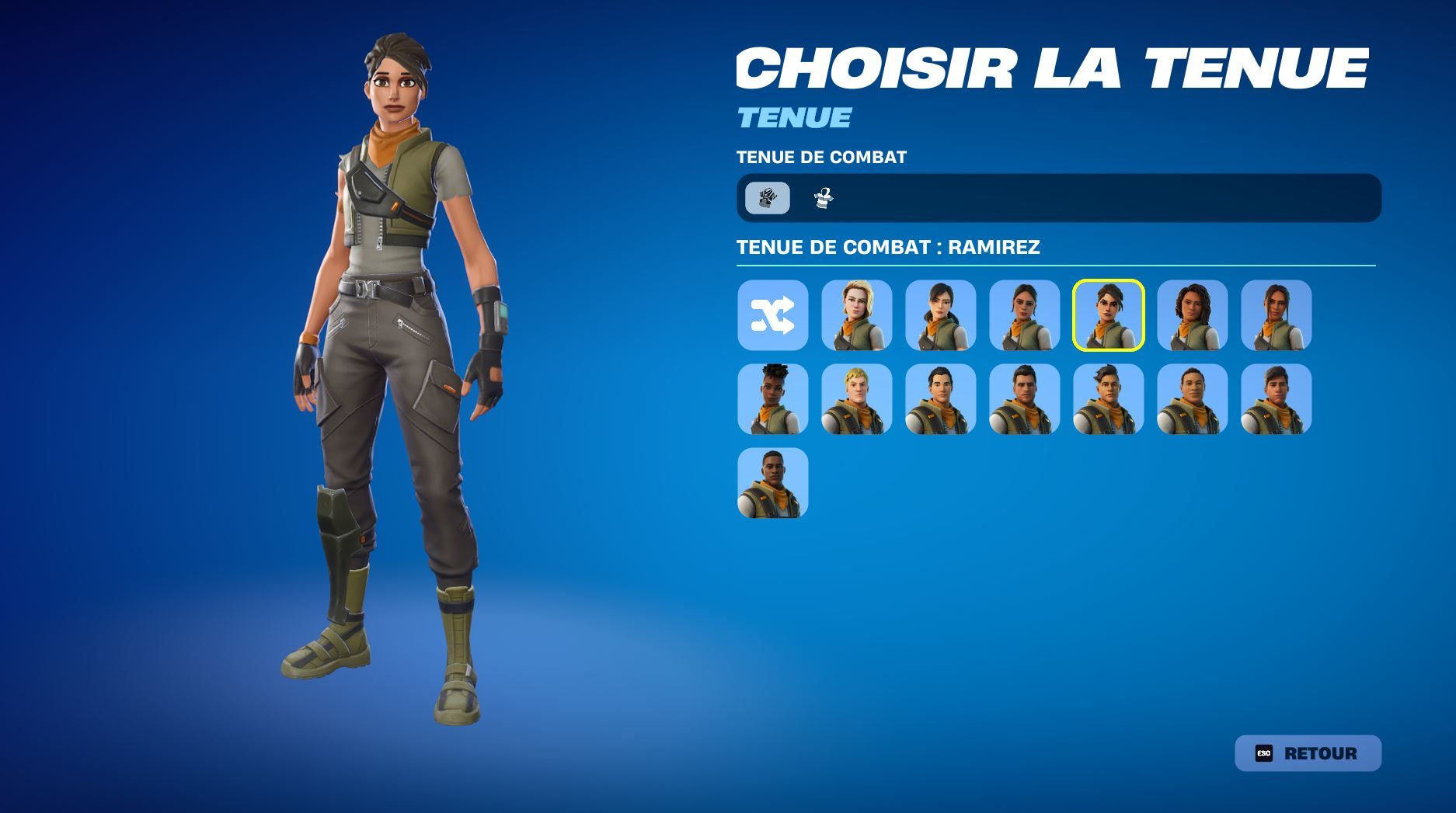Select the male variant with mohawk hairstyle
Image resolution: width=1456 pixels, height=813 pixels.
[x=1108, y=400]
